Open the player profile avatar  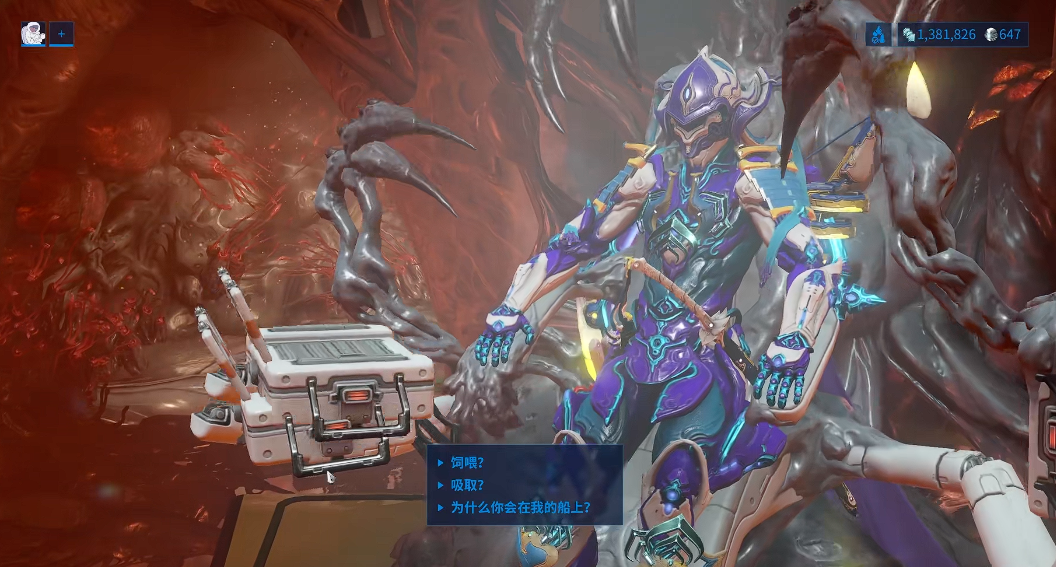click(33, 34)
